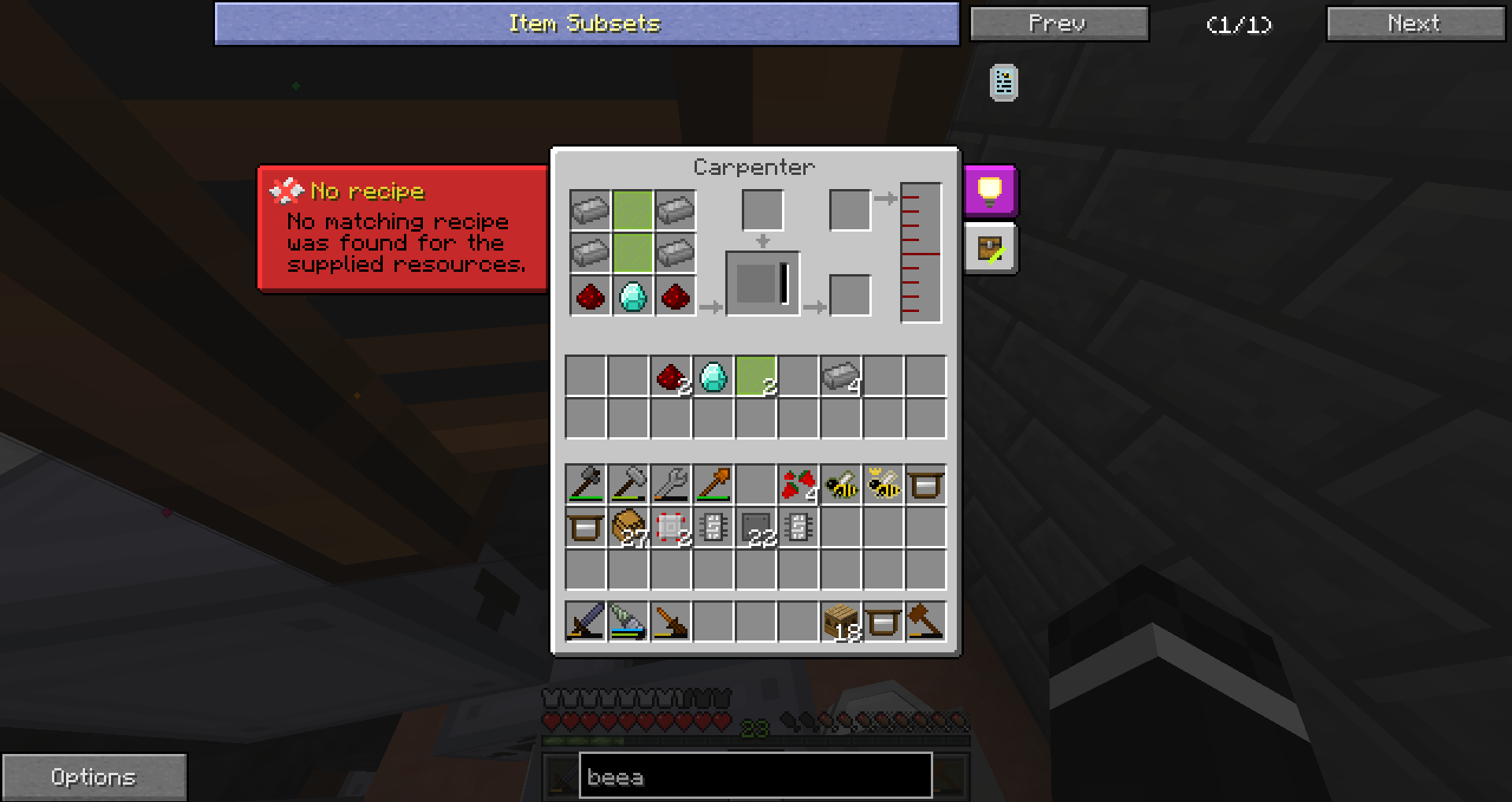Collapse the red No recipe error tab
This screenshot has height=802, width=1512.
coord(402,228)
